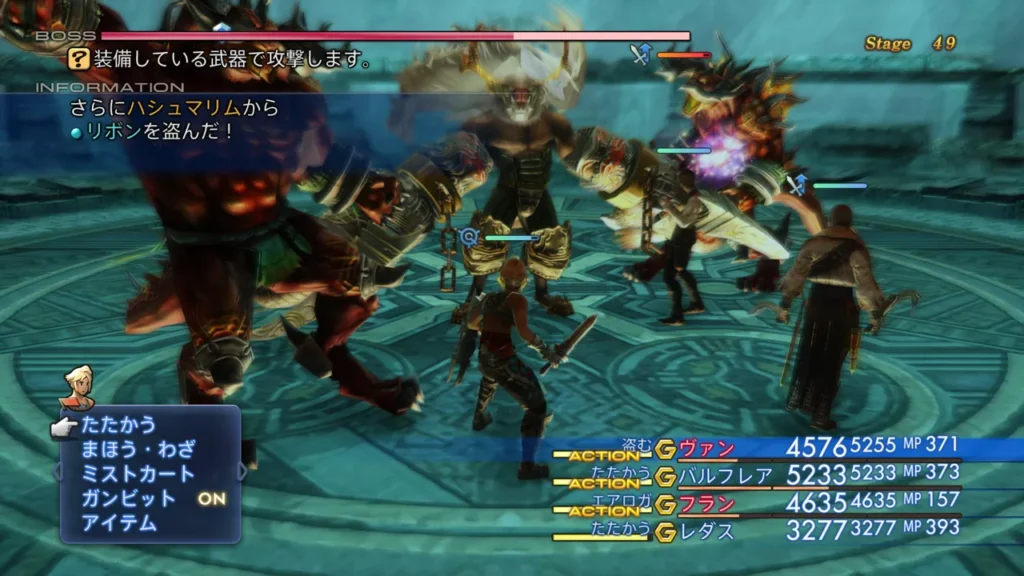Choose the ミストカート command

[x=138, y=473]
